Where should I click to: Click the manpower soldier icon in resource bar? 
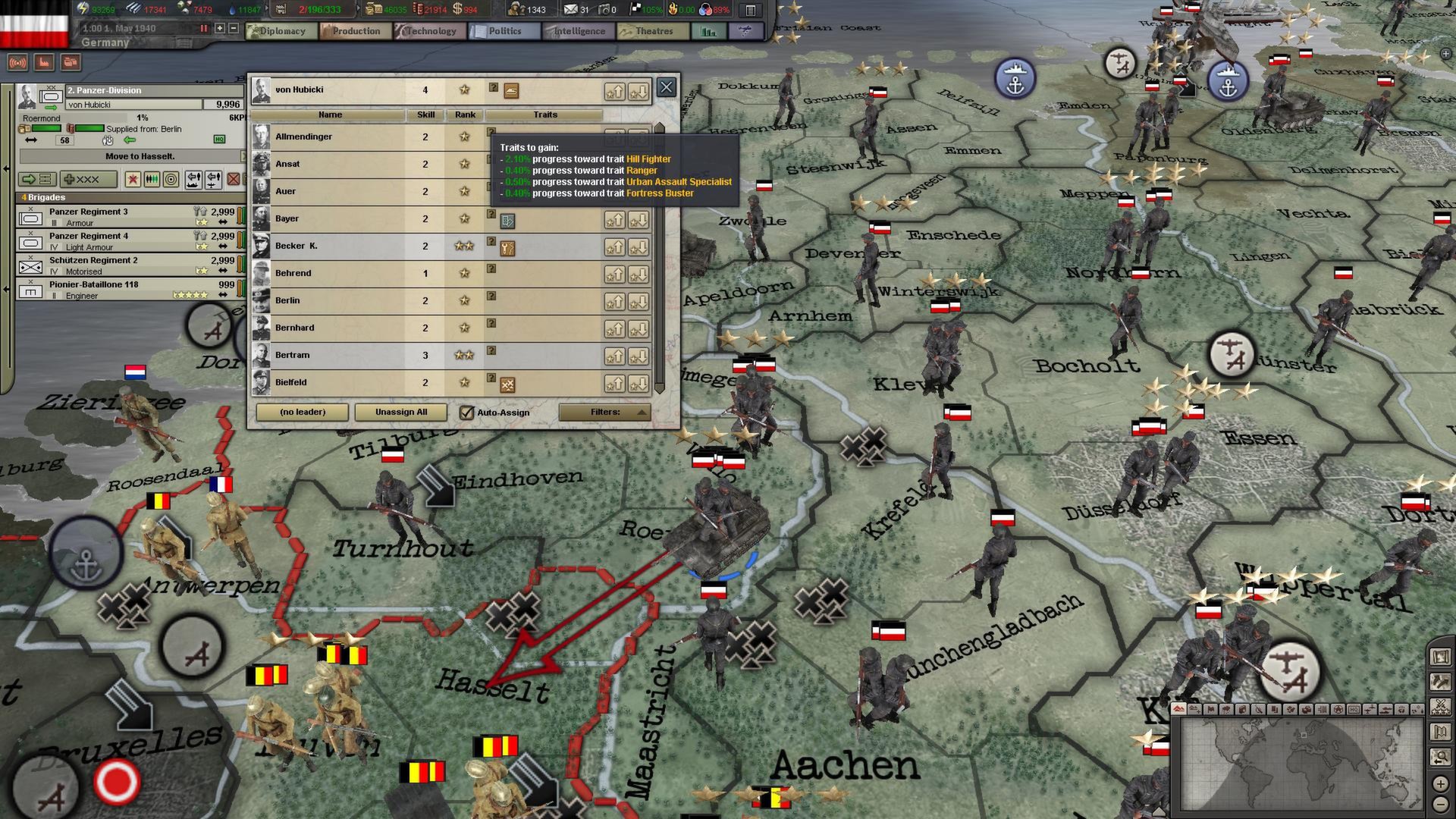(x=518, y=10)
